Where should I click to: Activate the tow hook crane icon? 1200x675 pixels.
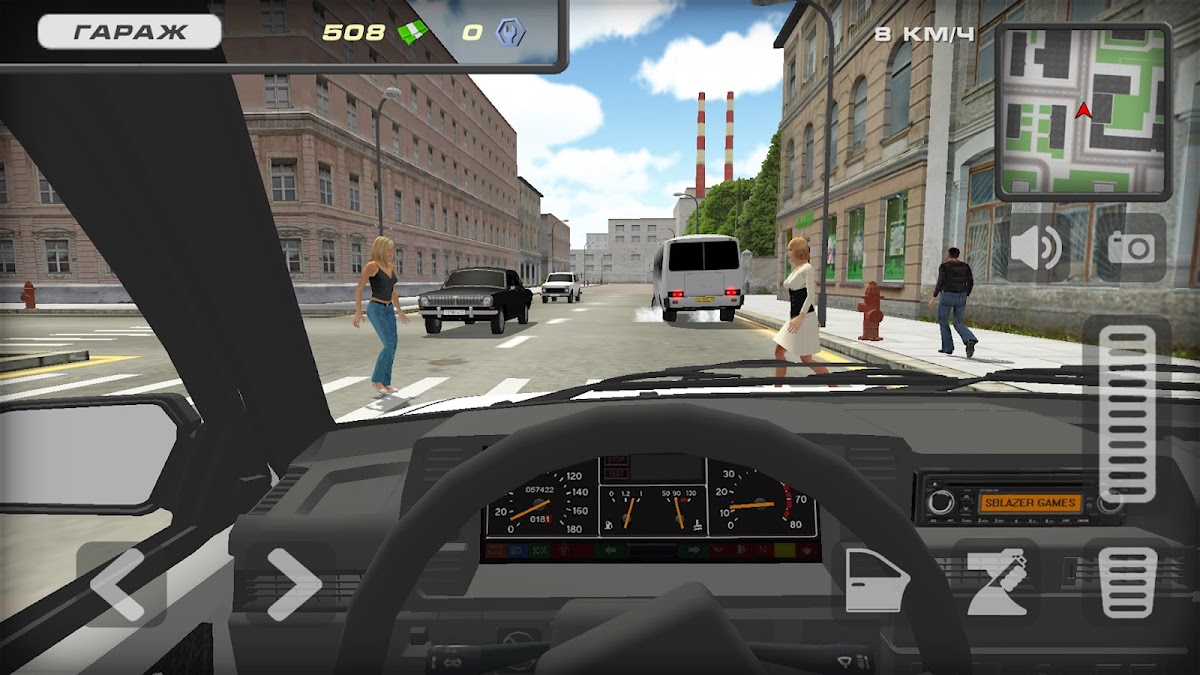click(997, 582)
